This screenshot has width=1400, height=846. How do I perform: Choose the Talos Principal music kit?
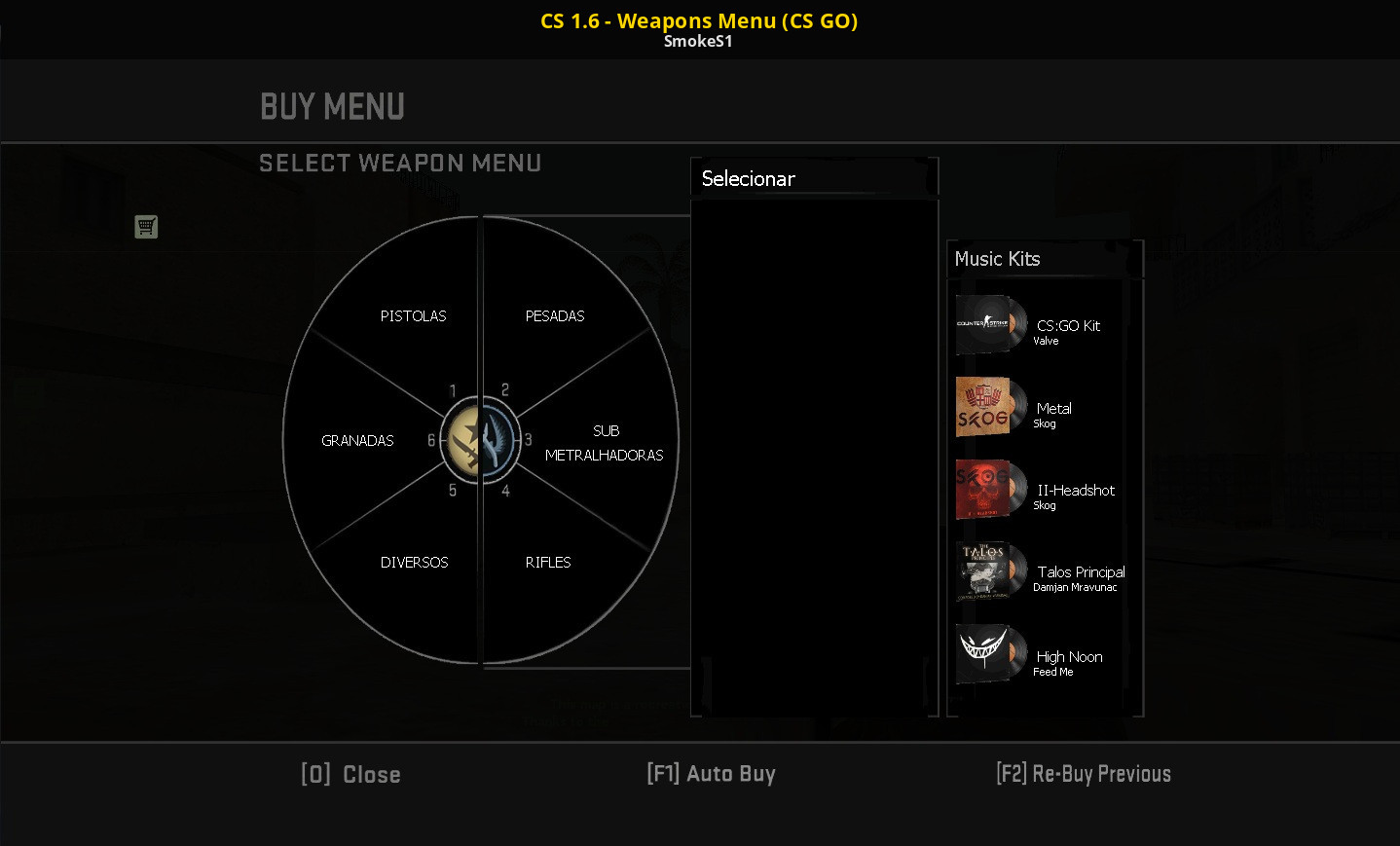click(x=990, y=570)
